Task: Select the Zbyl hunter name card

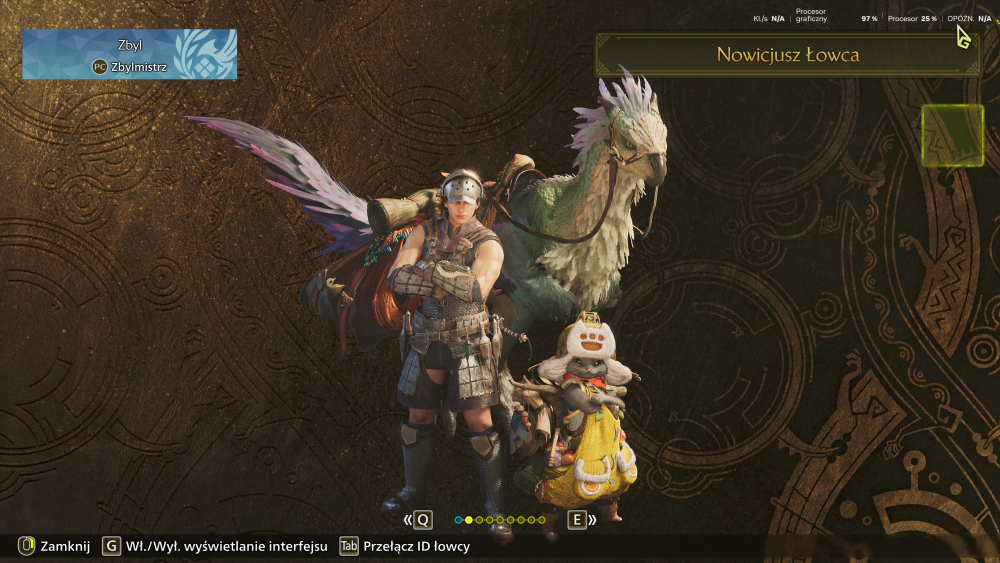Action: [129, 54]
